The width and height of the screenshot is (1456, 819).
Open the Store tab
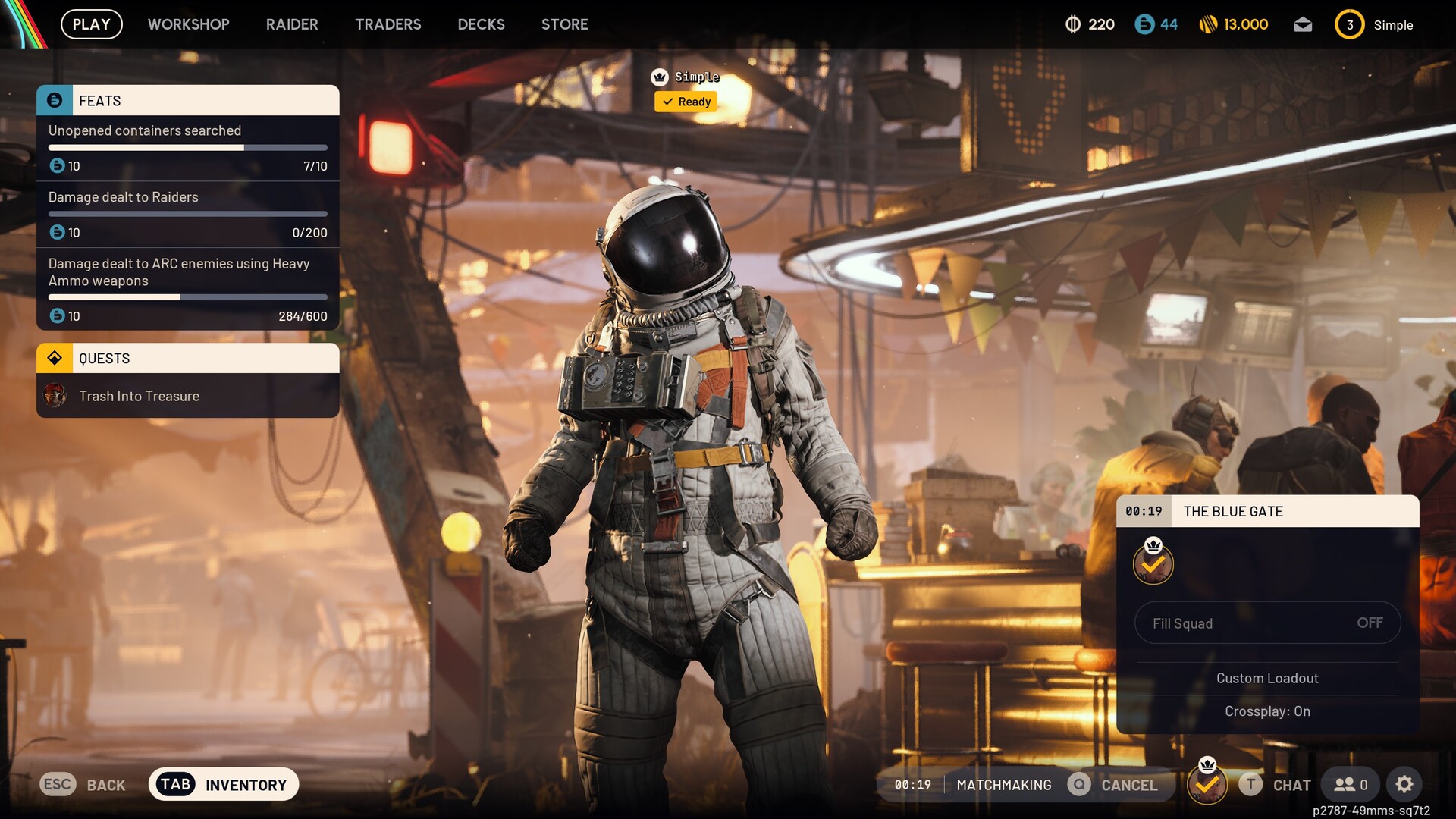tap(564, 24)
